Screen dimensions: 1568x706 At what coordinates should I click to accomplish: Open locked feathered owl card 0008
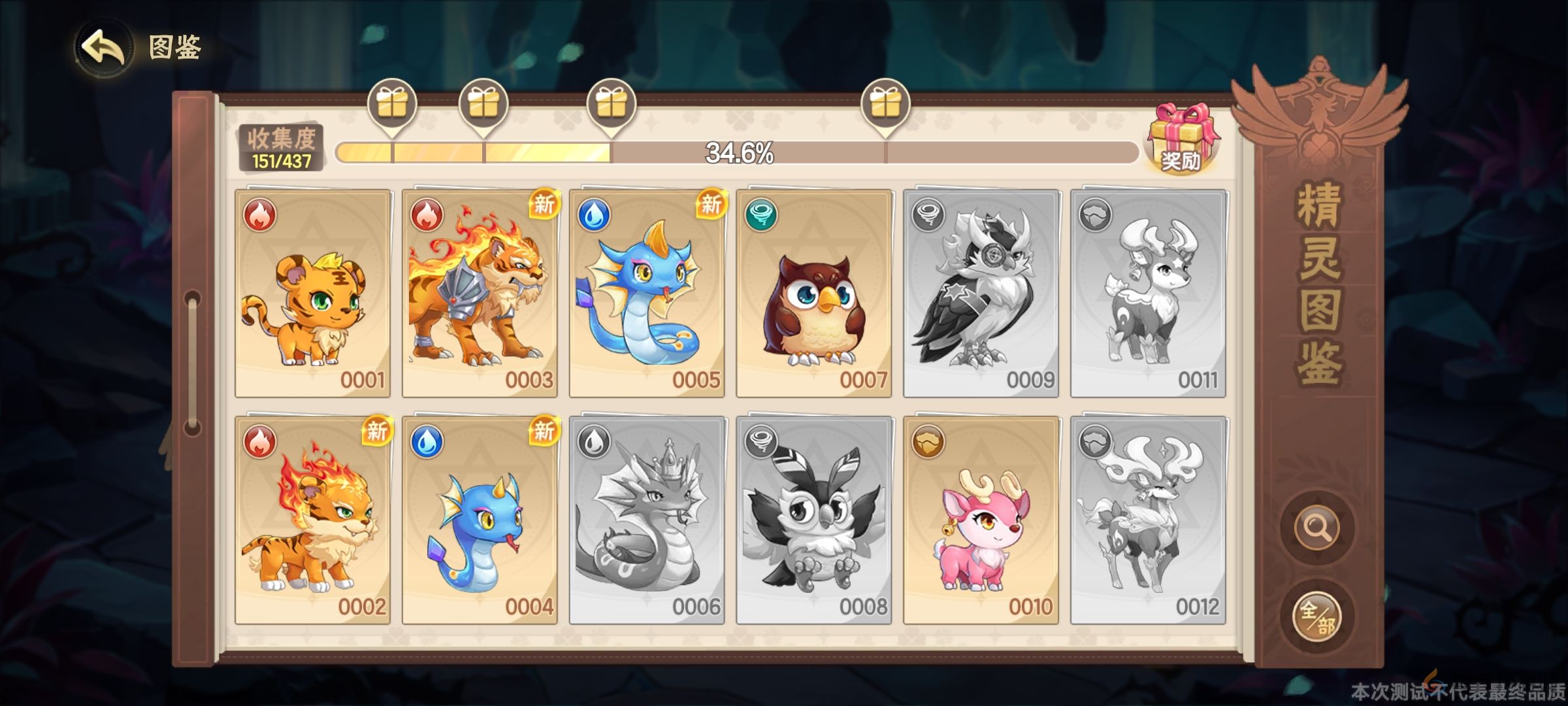click(814, 520)
